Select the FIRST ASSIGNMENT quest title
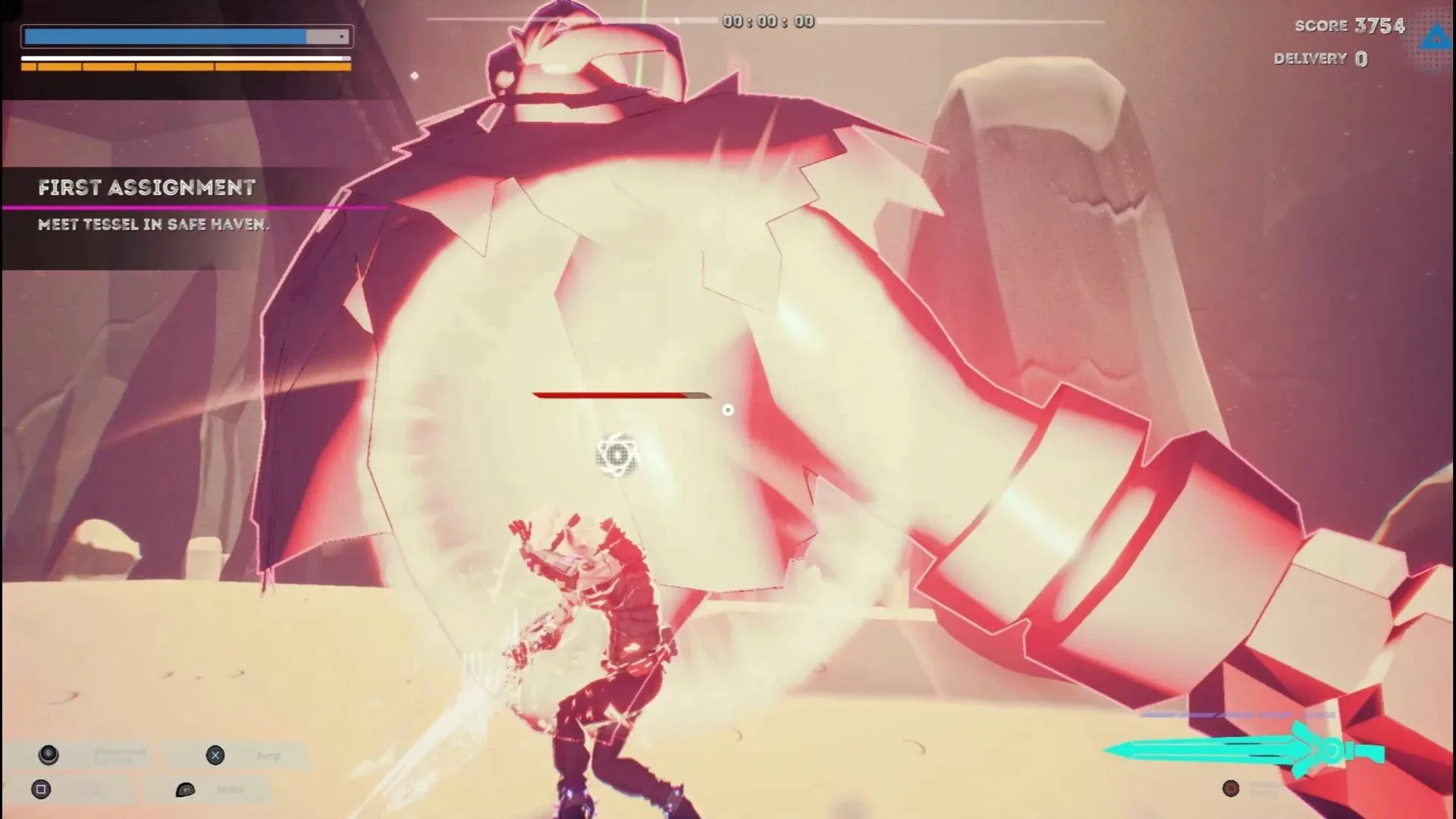 (148, 187)
